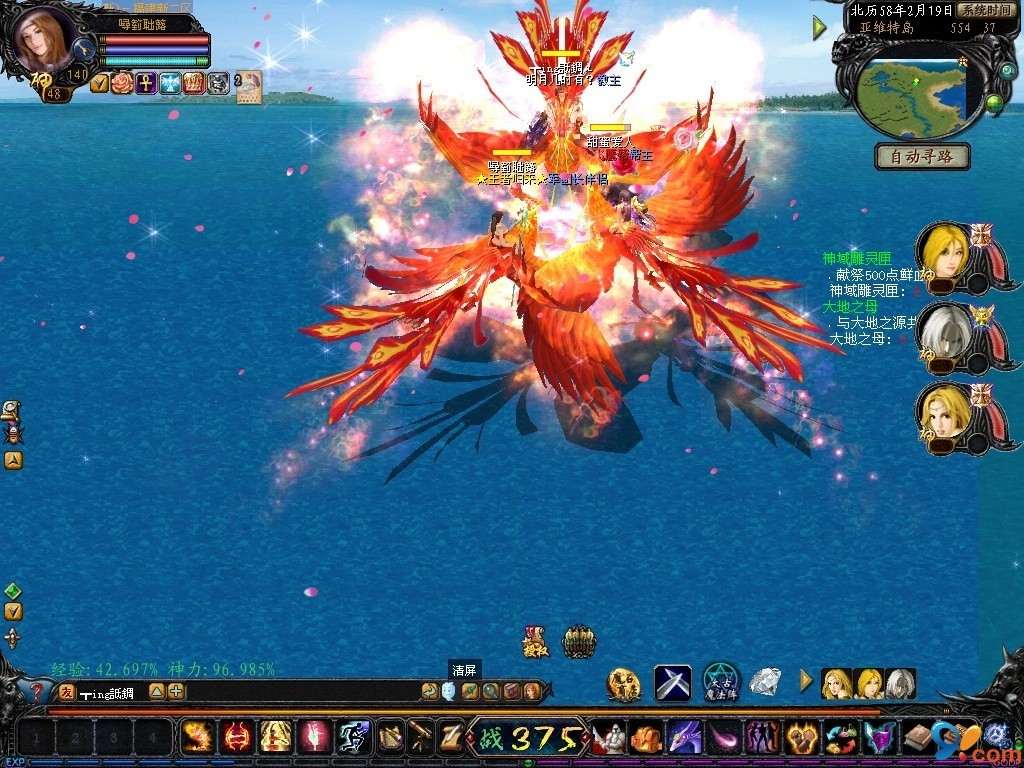The image size is (1024, 768).
Task: Select the glowing orange heart icon in the bottom bar
Action: coord(801,738)
